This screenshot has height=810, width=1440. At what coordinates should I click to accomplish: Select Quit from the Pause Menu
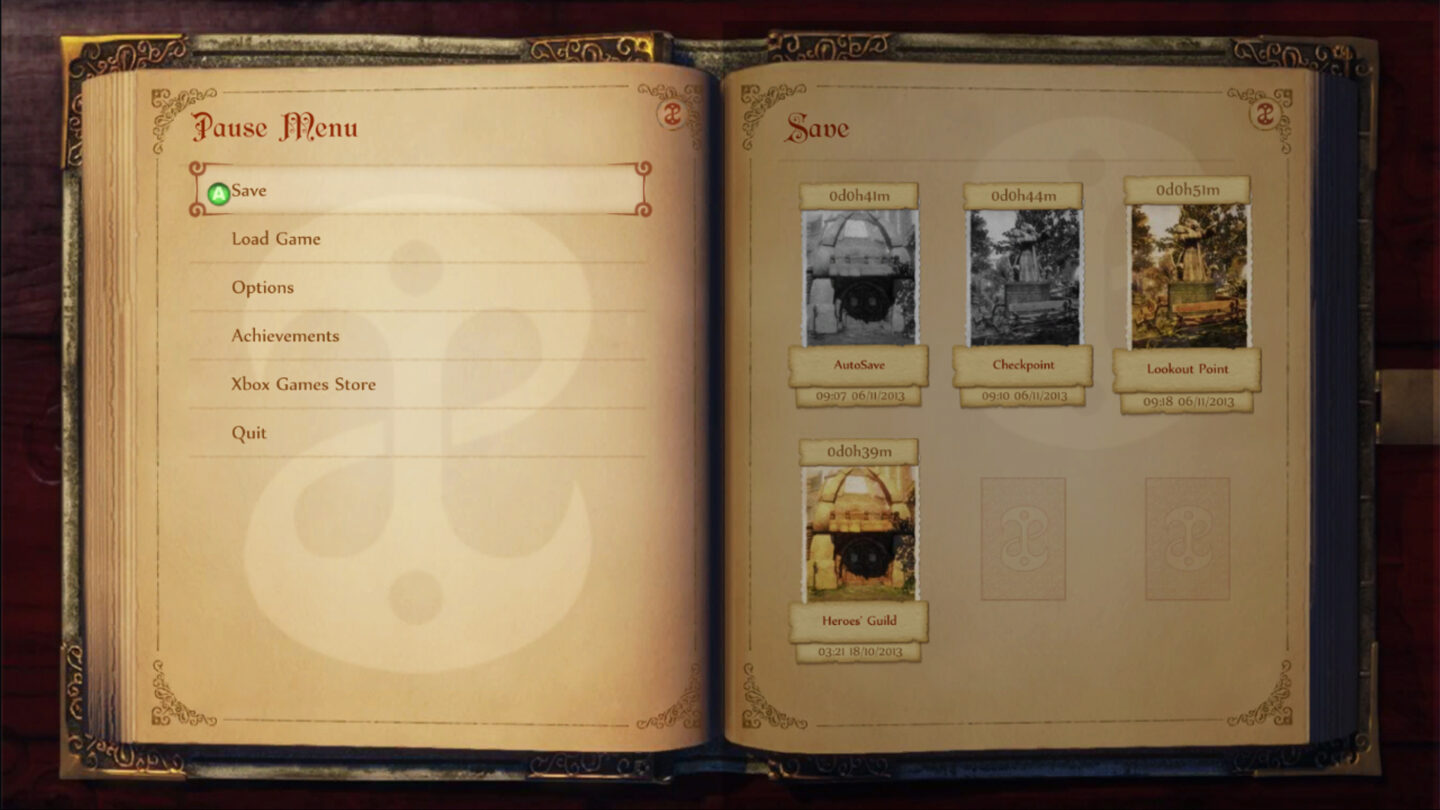pyautogui.click(x=248, y=433)
